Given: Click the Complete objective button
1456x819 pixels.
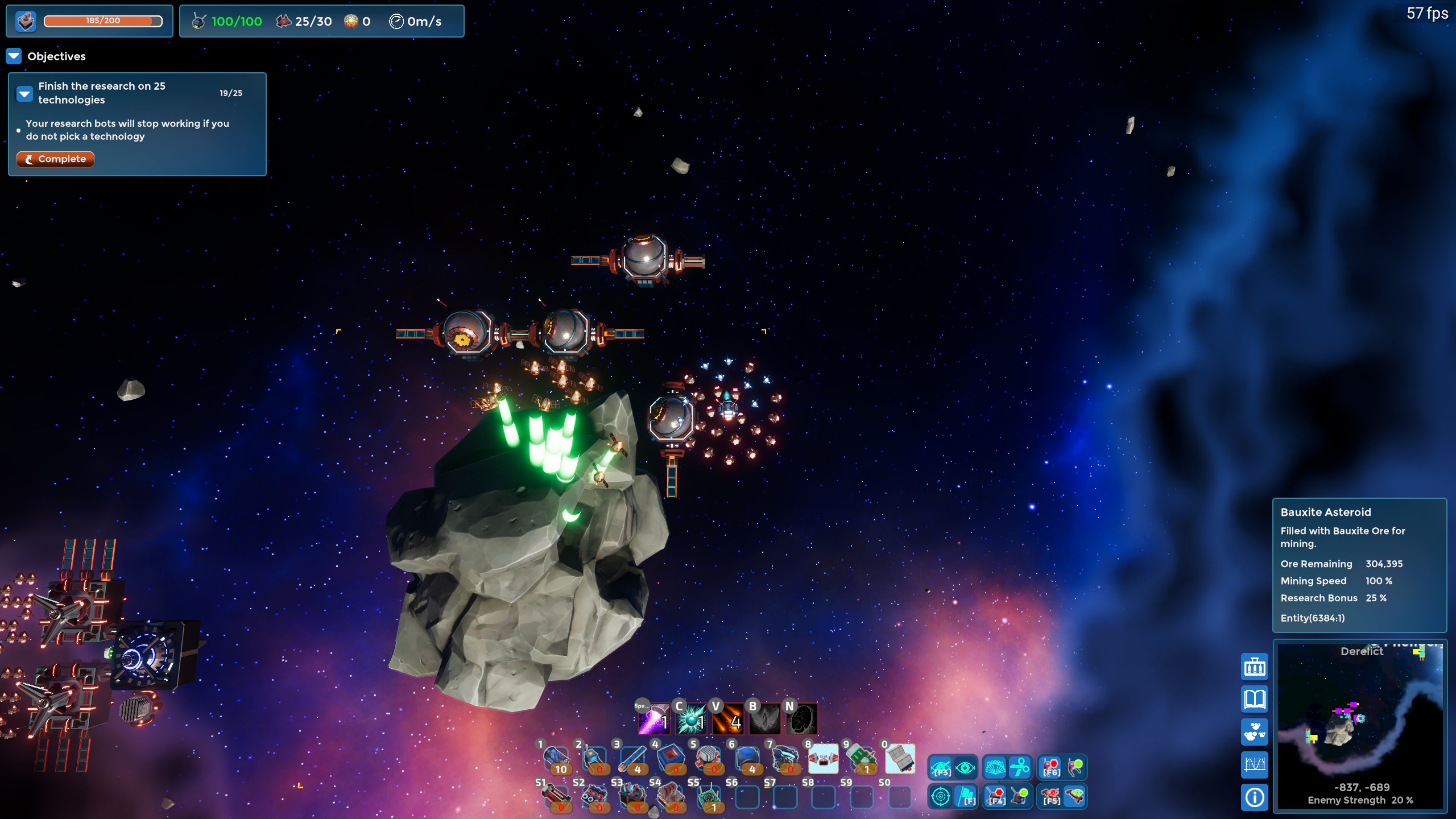Looking at the screenshot, I should [55, 159].
